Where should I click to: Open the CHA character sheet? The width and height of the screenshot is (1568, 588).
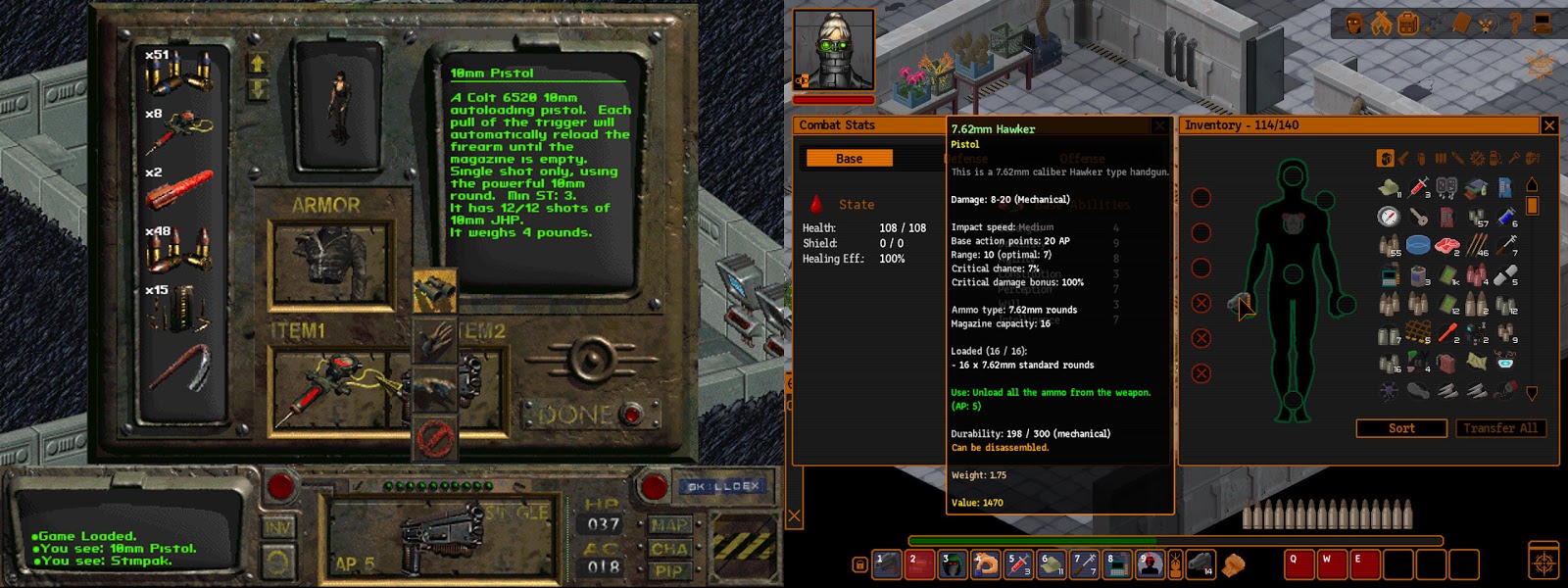[x=668, y=549]
